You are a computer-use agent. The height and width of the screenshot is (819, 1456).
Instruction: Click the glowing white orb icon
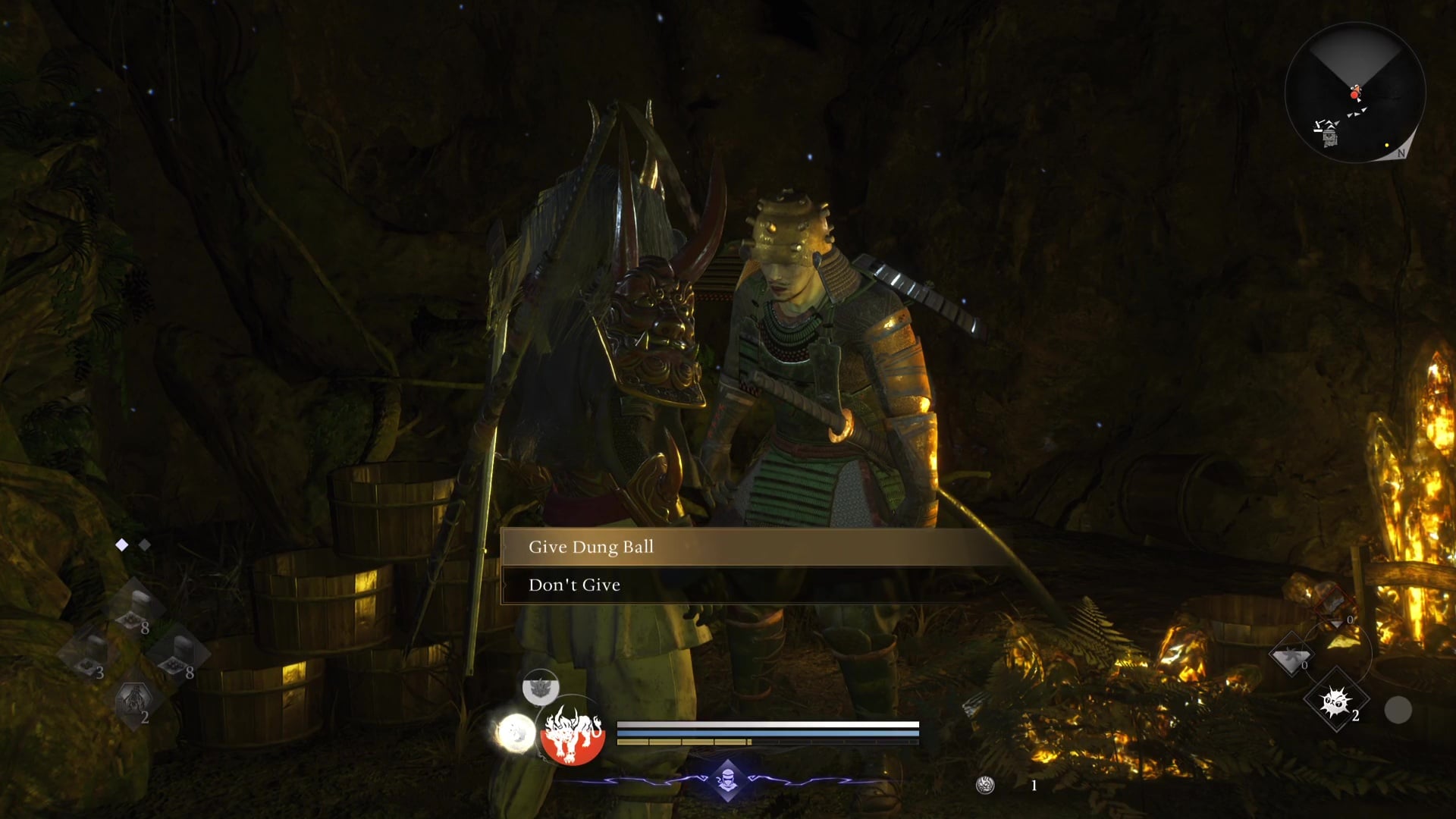tap(516, 733)
